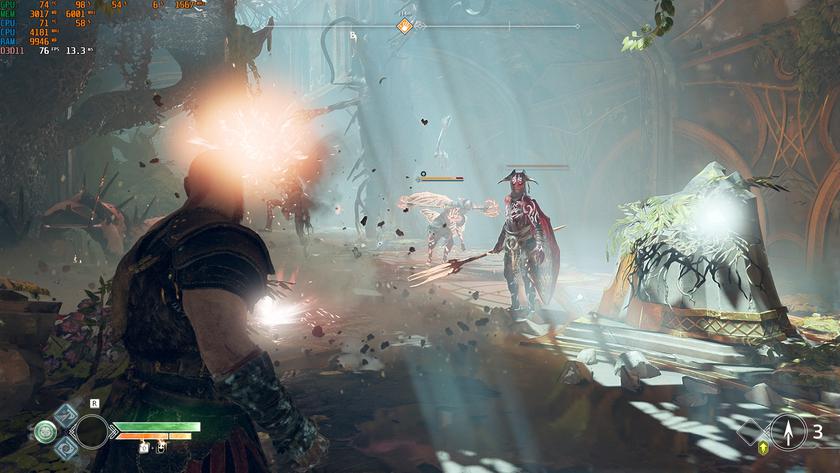Click the empty diamond slot beside arrows
Image resolution: width=840 pixels, height=473 pixels.
752,432
